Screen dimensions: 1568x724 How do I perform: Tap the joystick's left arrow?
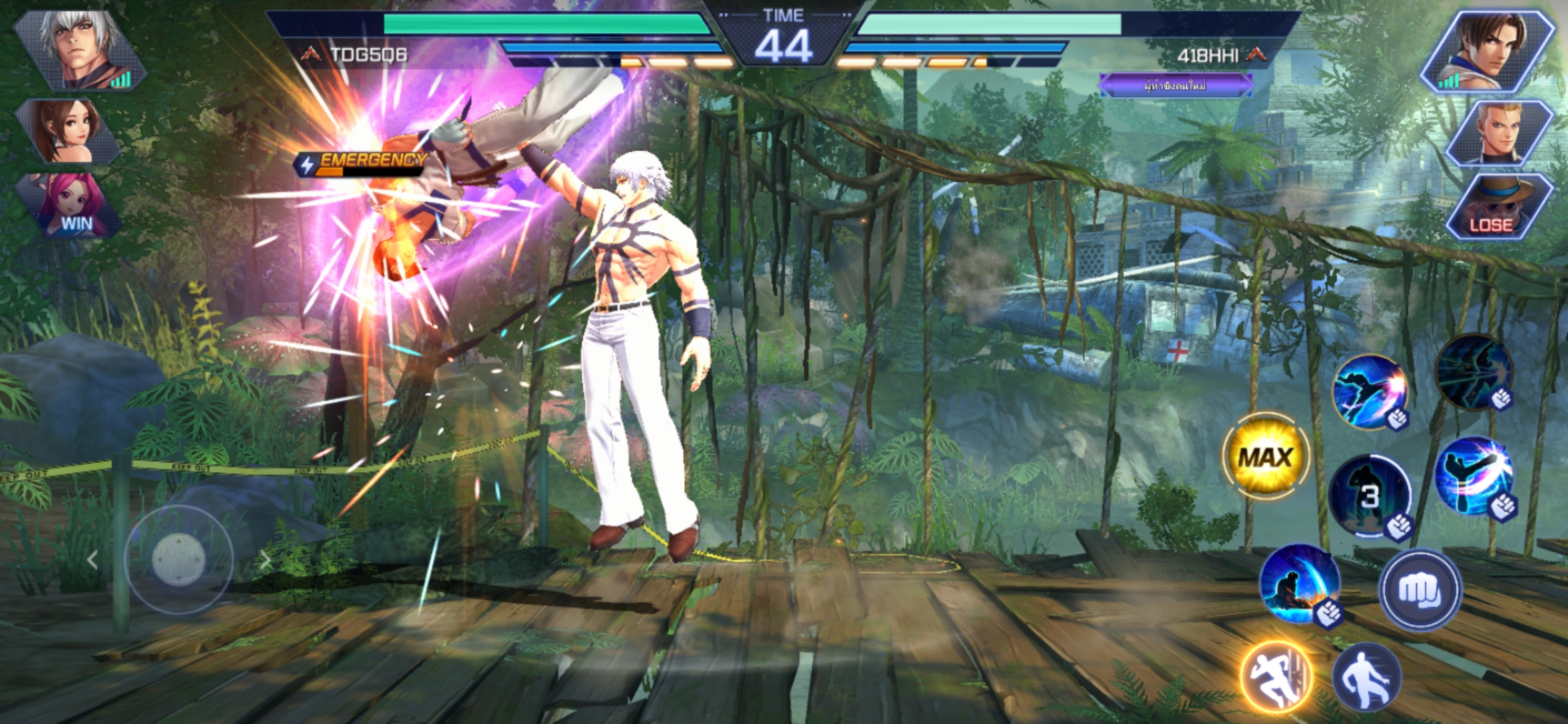coord(92,560)
